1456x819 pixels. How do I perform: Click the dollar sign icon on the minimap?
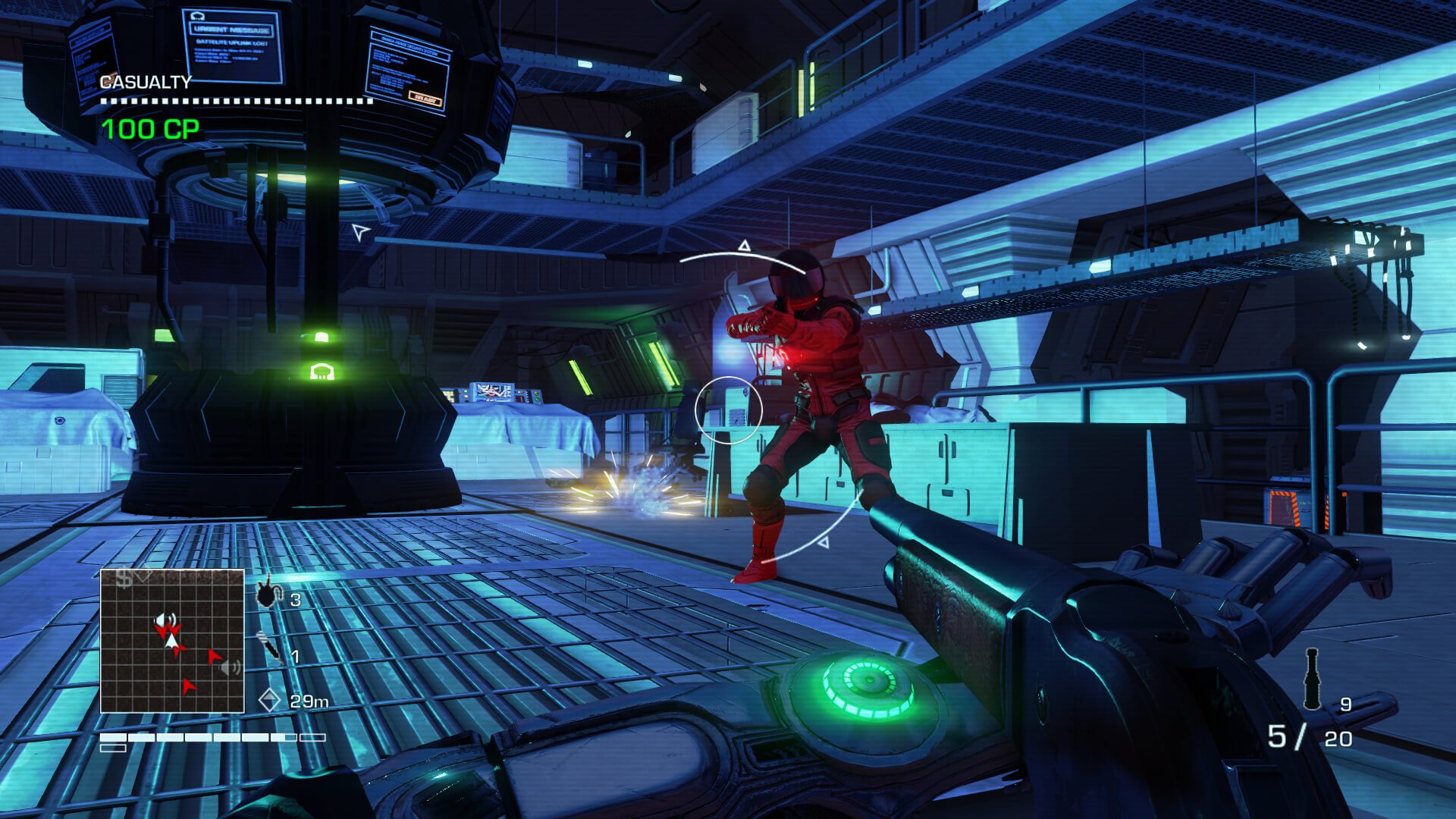[124, 580]
